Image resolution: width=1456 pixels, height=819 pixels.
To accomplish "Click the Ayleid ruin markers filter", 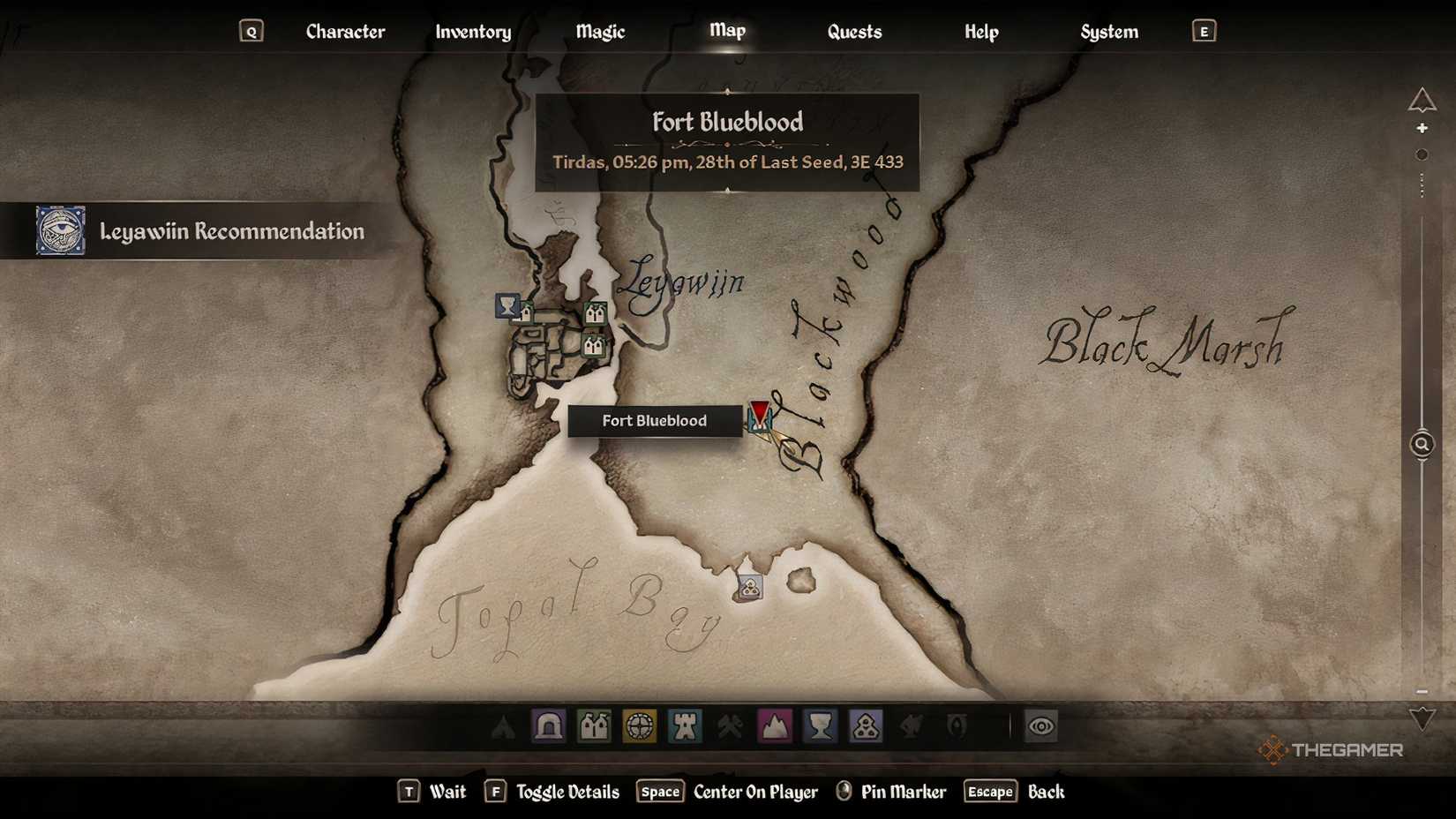I will [x=867, y=726].
